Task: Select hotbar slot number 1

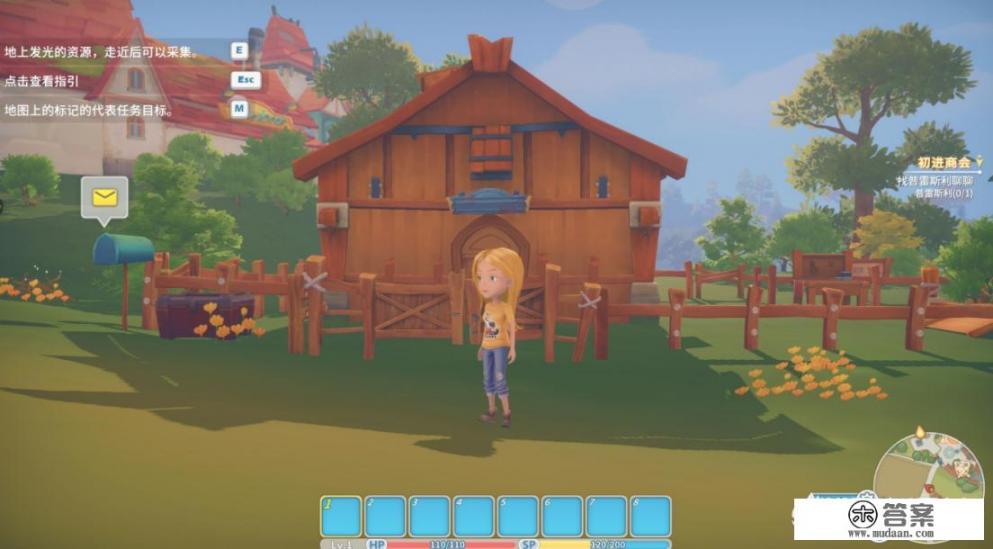Action: [x=341, y=516]
